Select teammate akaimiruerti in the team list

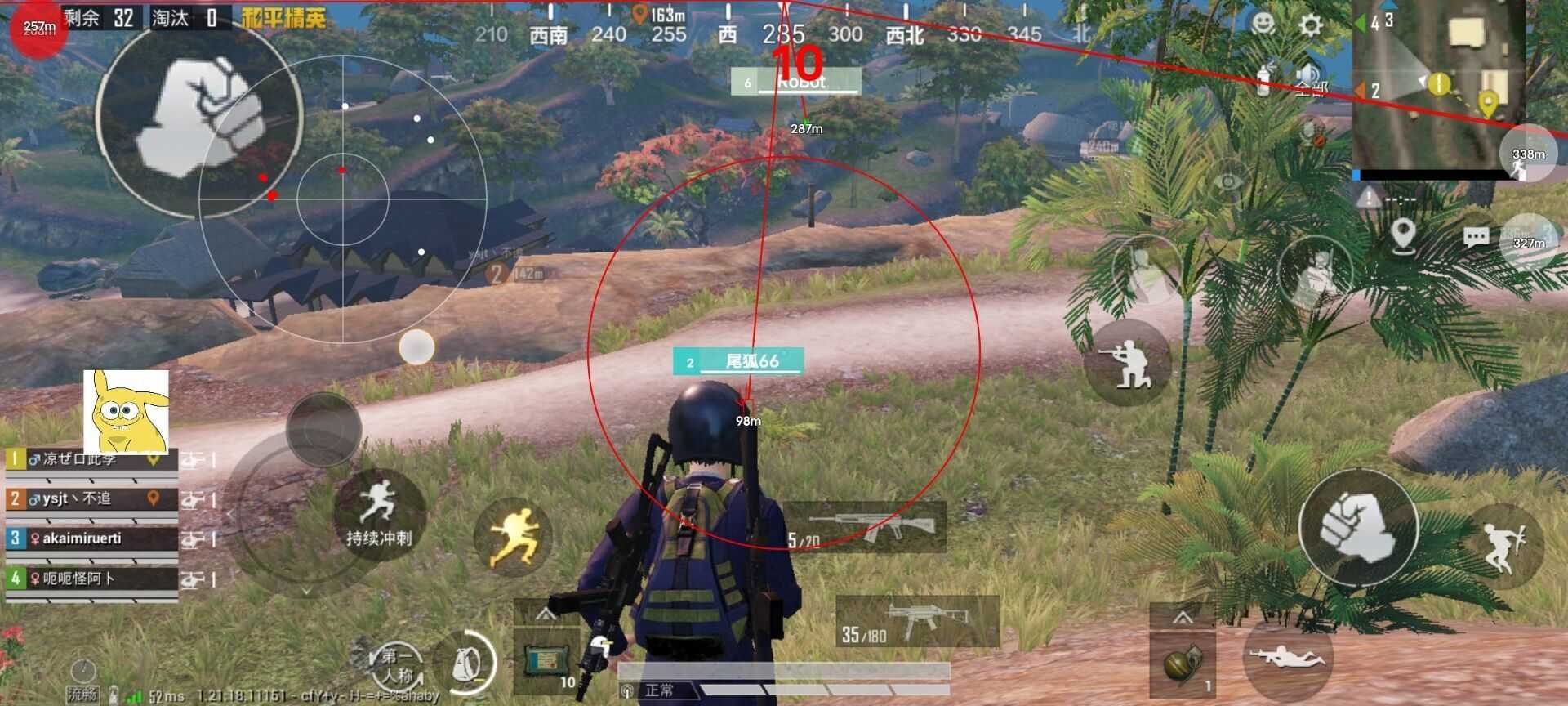pos(82,540)
